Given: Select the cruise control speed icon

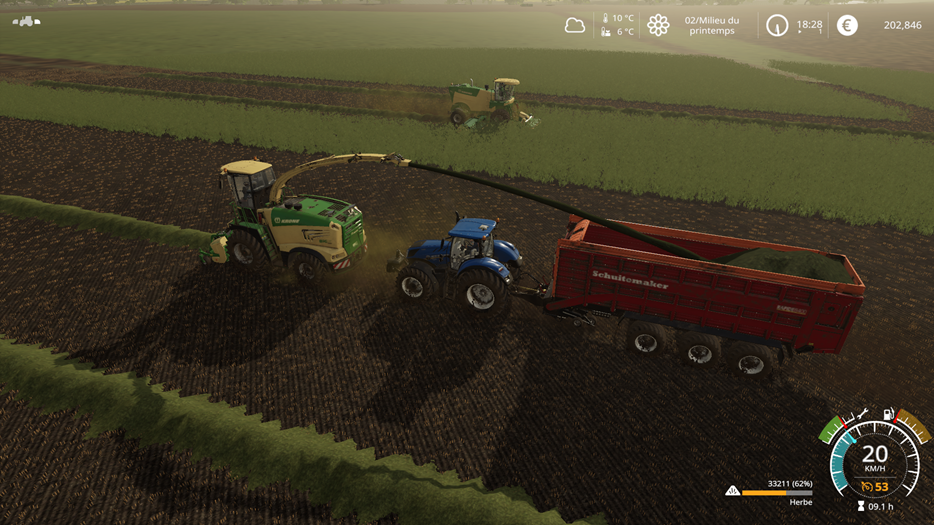Looking at the screenshot, I should pyautogui.click(x=867, y=487).
